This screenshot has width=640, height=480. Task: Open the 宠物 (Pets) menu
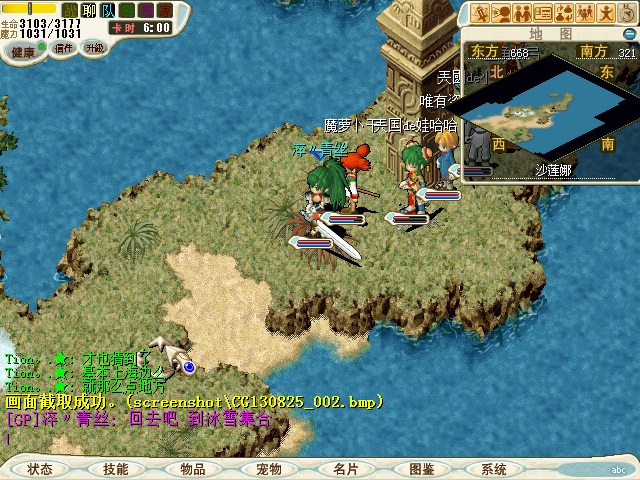(269, 468)
